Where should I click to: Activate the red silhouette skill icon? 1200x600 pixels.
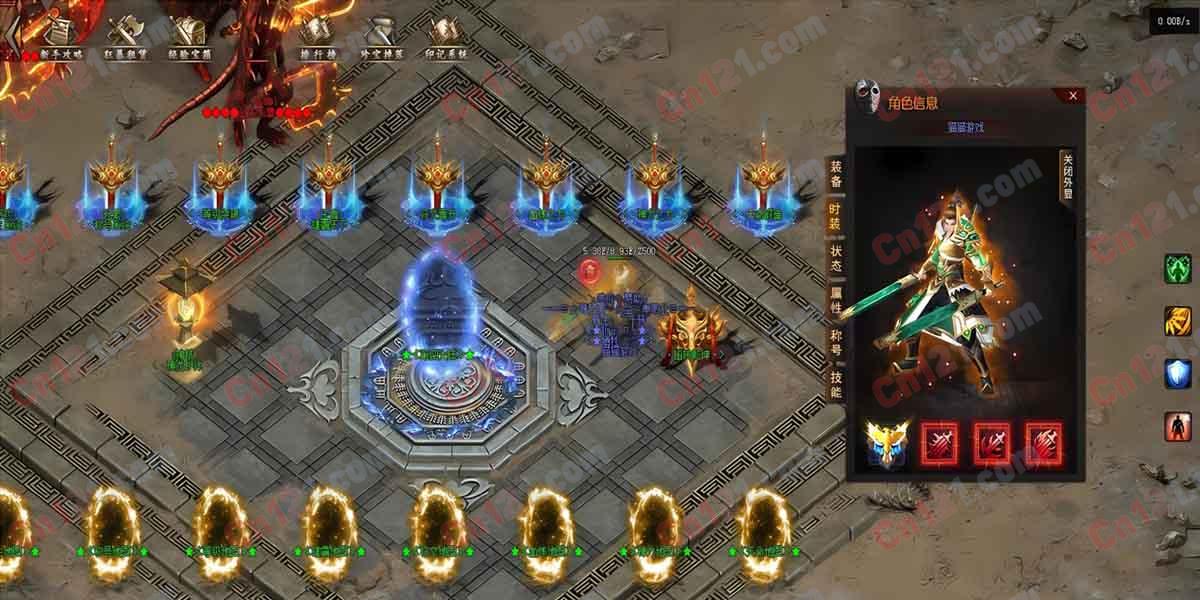point(1177,426)
